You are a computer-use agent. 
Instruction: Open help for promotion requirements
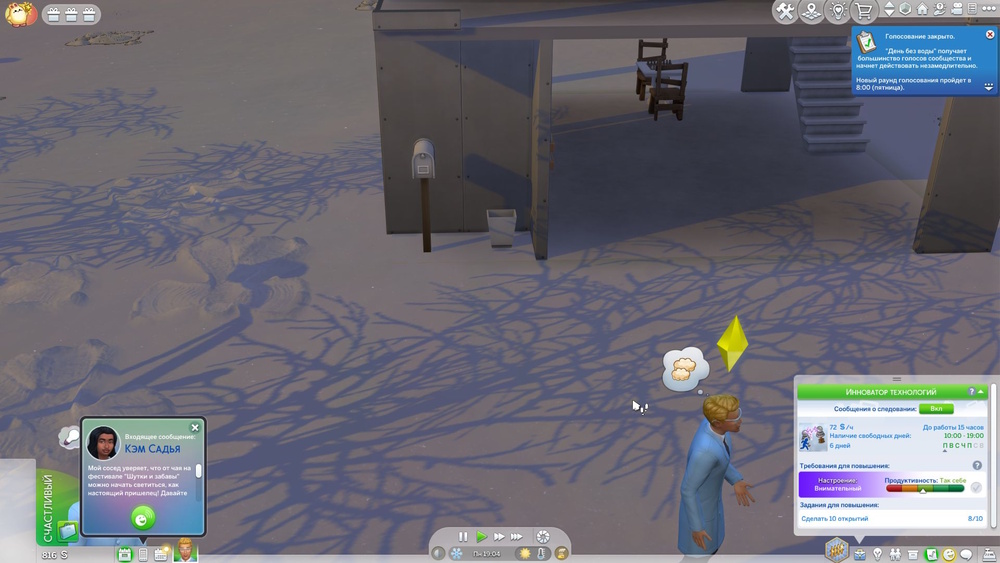click(x=977, y=466)
